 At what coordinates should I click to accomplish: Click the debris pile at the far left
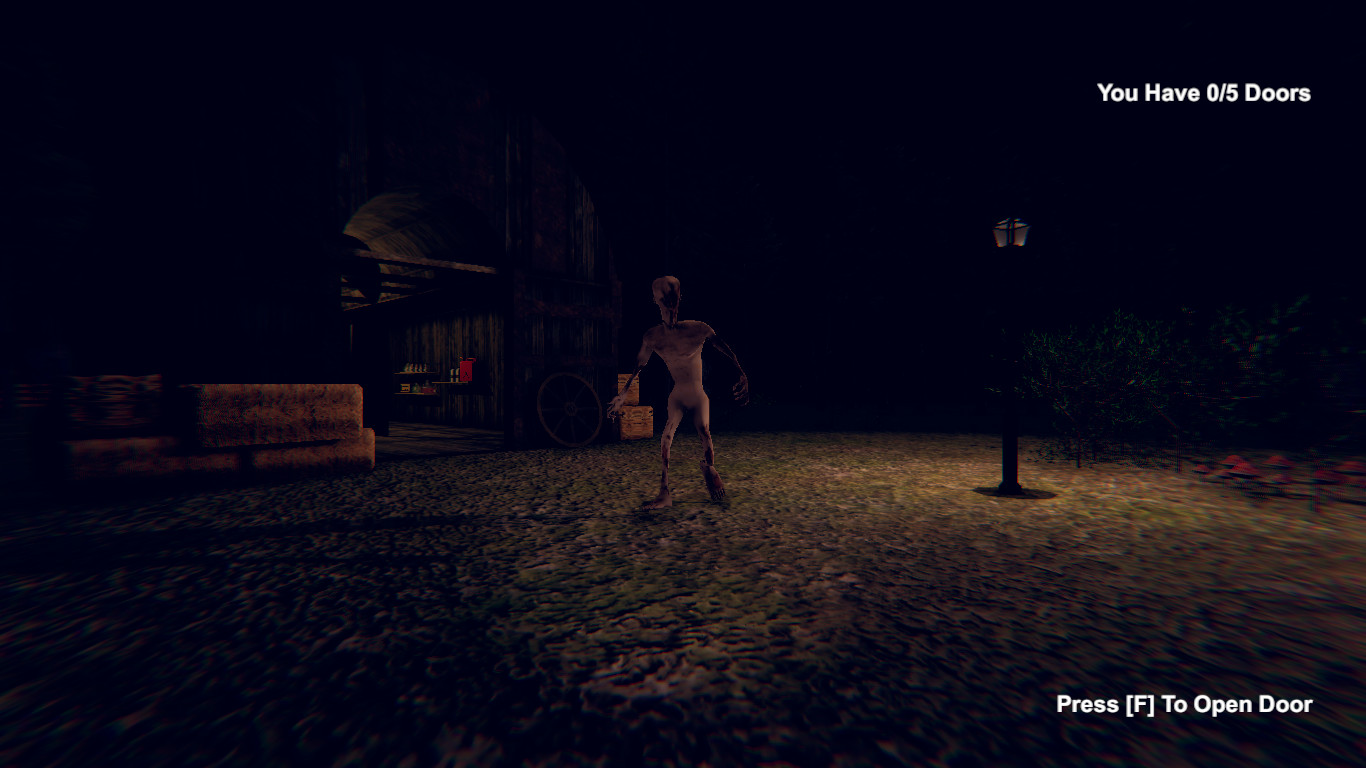click(x=110, y=390)
